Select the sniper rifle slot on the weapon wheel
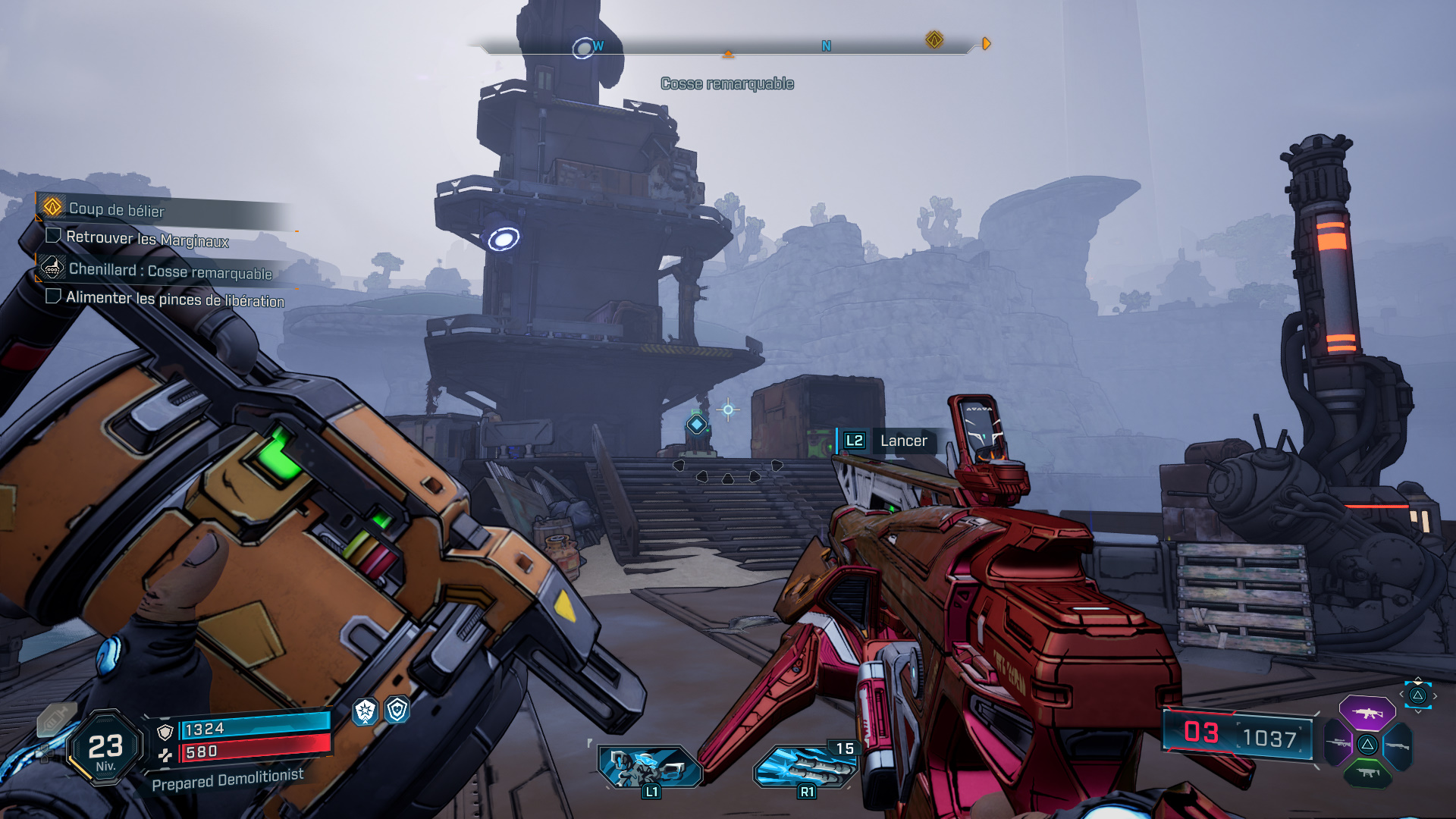This screenshot has height=819, width=1456. click(1337, 743)
